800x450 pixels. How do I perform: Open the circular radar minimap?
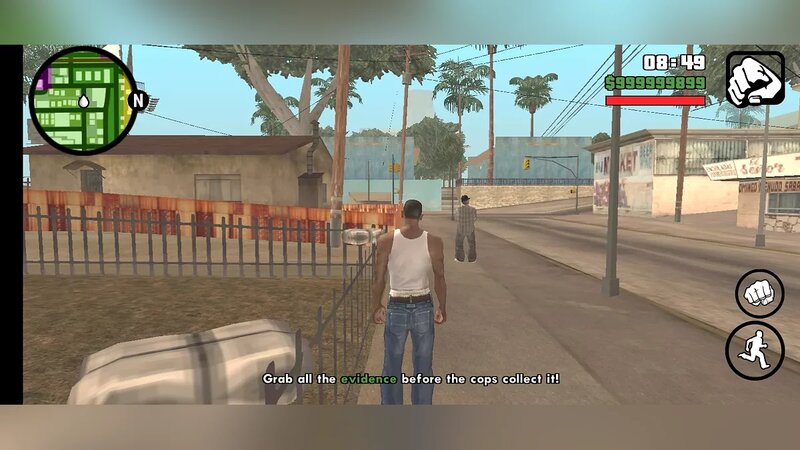click(x=82, y=100)
